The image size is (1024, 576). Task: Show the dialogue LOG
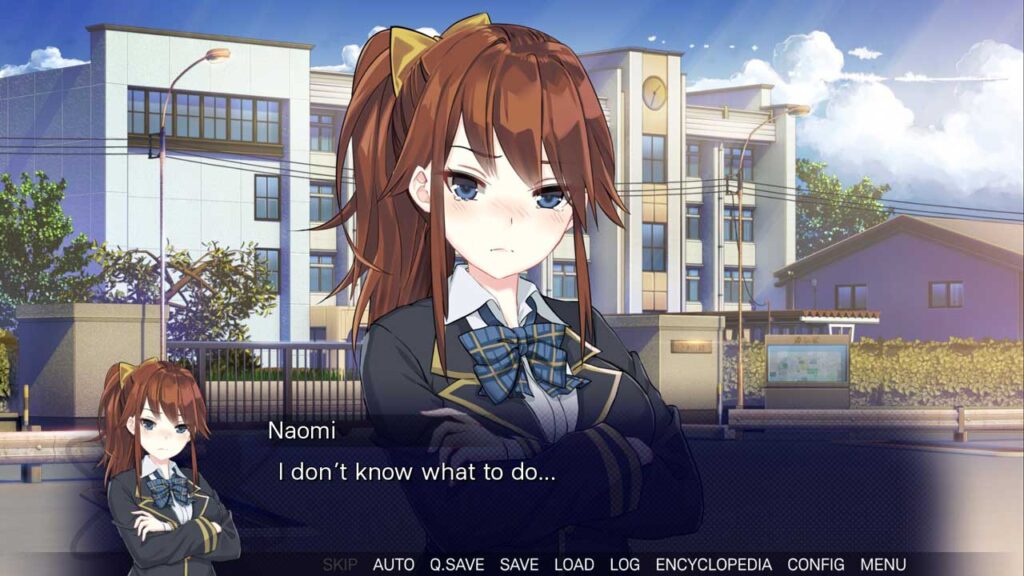(x=624, y=565)
